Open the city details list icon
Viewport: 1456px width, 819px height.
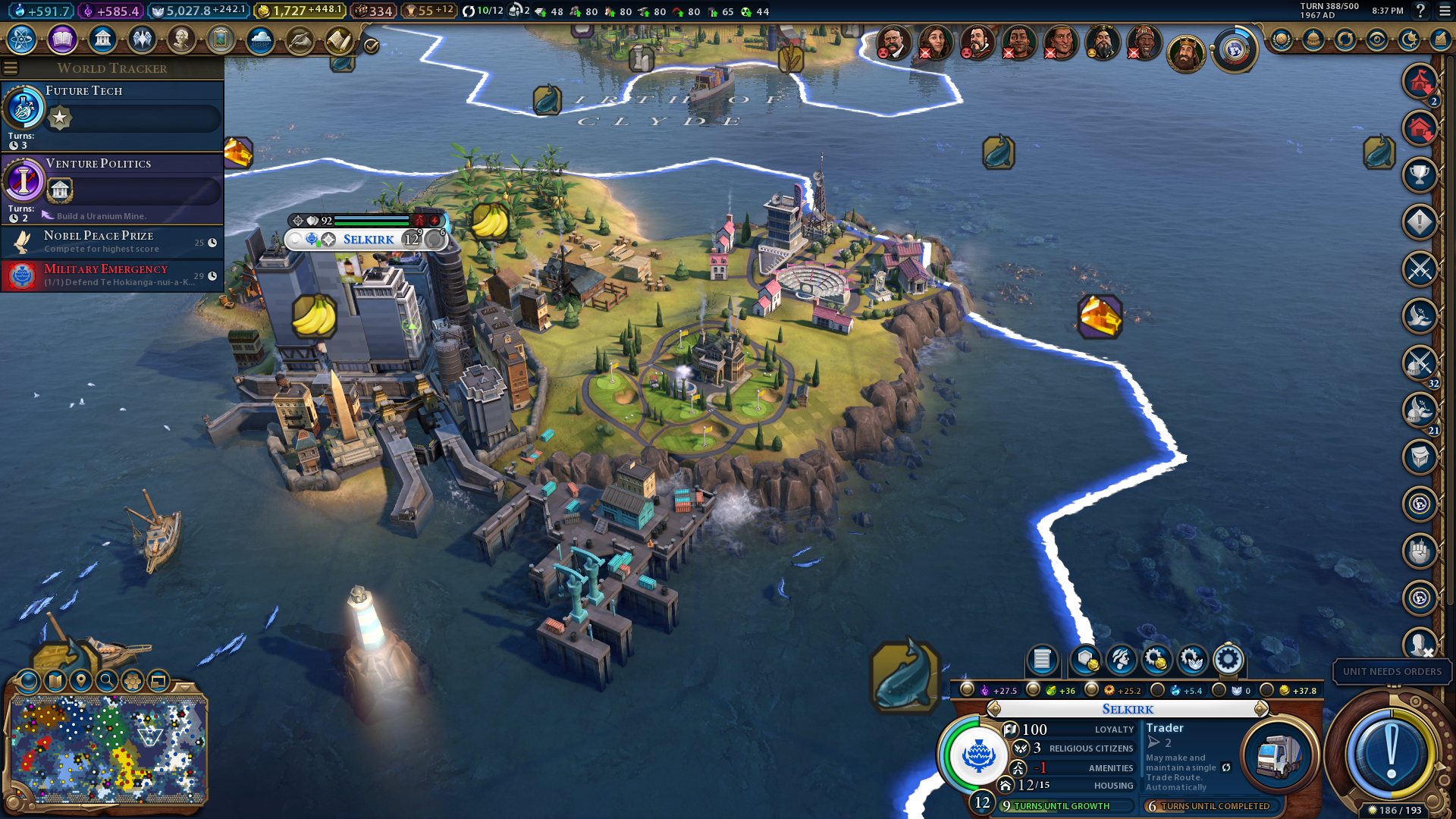(1042, 660)
